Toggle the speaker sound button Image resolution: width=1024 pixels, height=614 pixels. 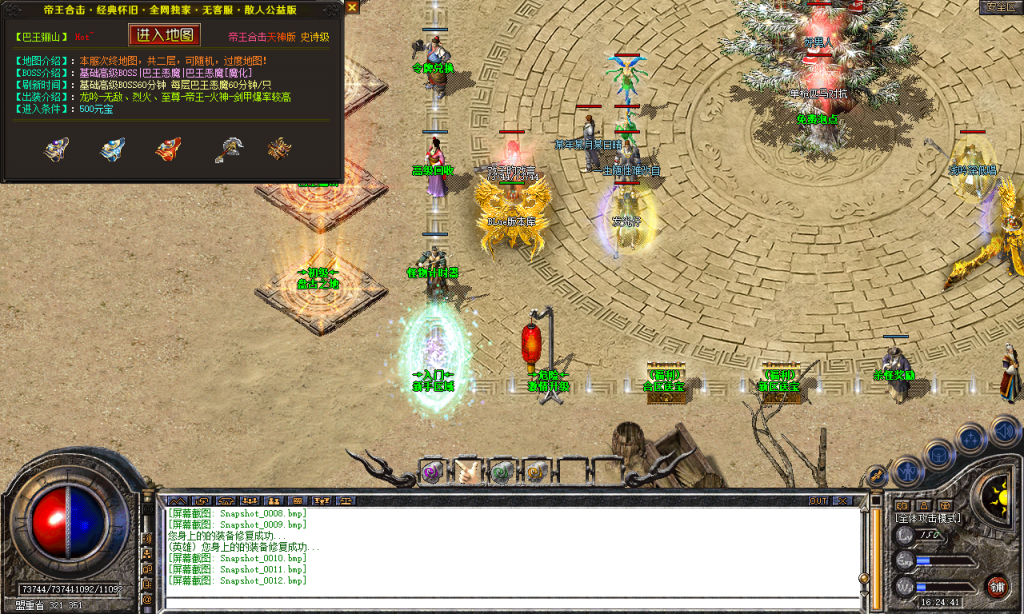click(x=1003, y=430)
